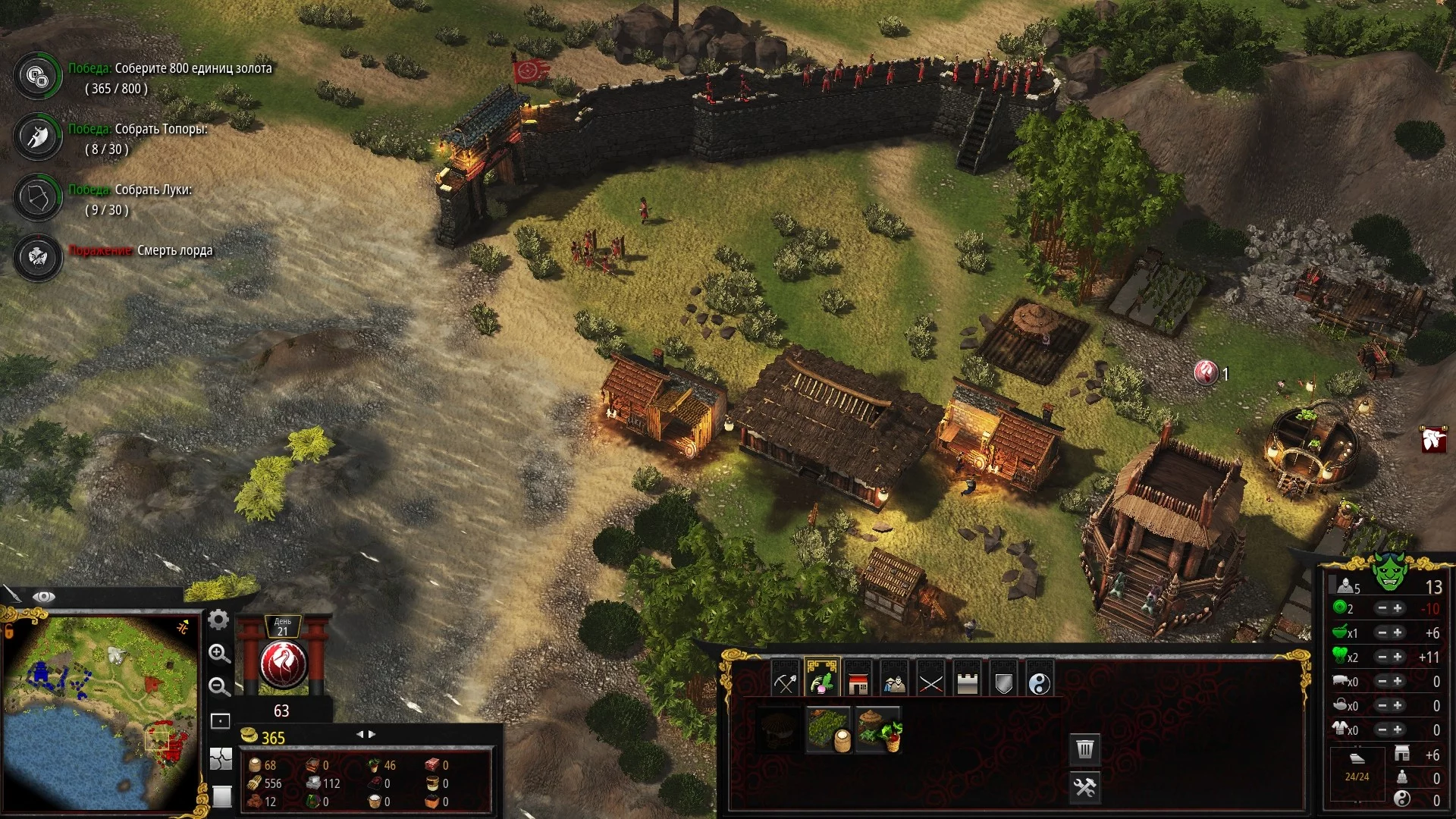Image resolution: width=1456 pixels, height=819 pixels.
Task: Pick the vegetable garden building
Action: click(x=878, y=730)
